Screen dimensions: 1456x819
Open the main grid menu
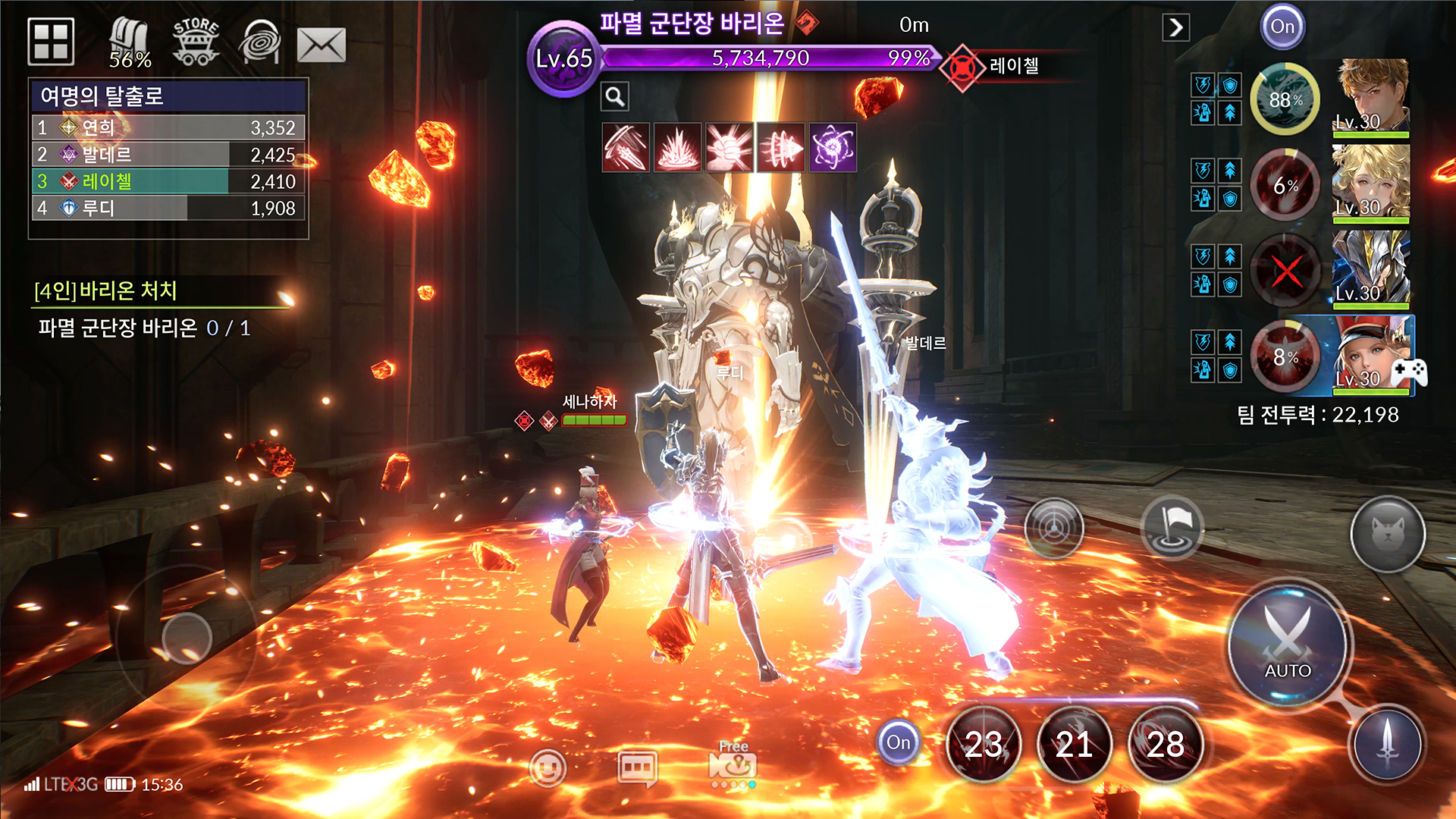(51, 41)
